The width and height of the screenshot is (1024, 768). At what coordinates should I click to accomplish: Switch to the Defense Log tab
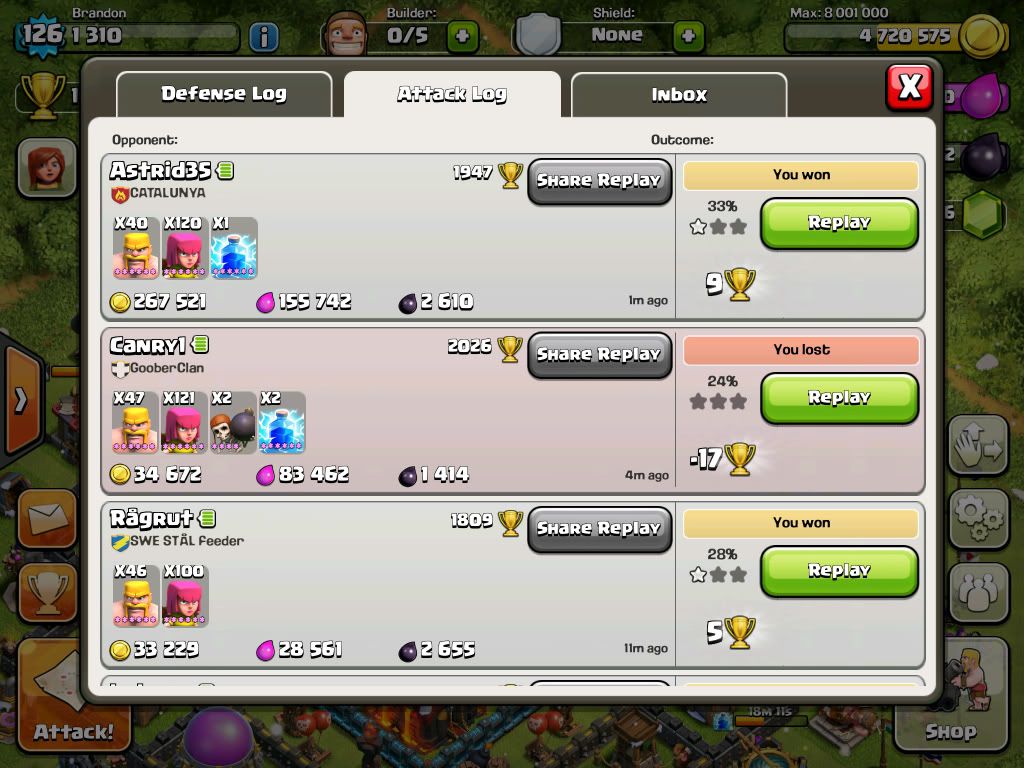(224, 94)
